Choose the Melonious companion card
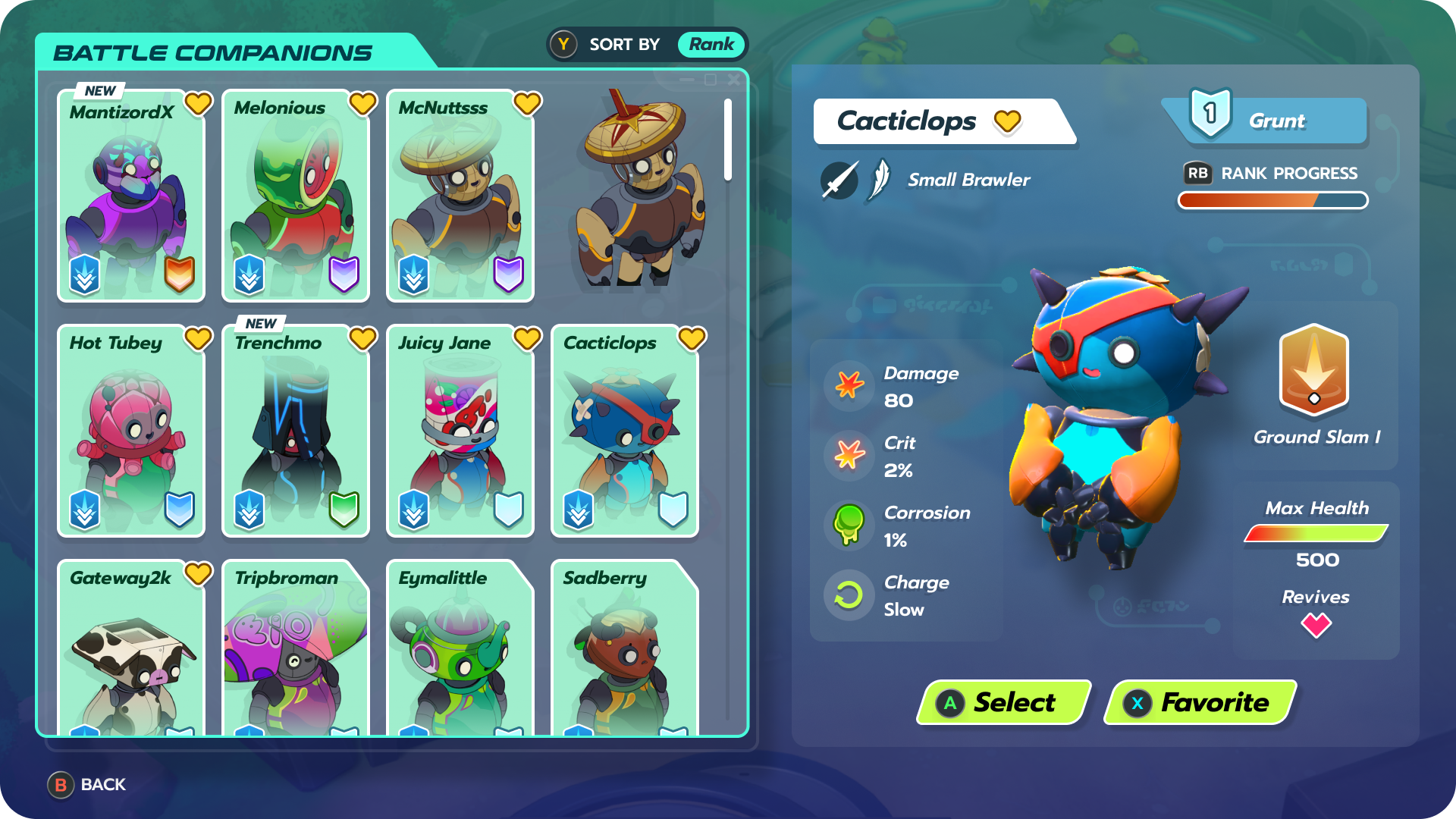 pyautogui.click(x=296, y=197)
